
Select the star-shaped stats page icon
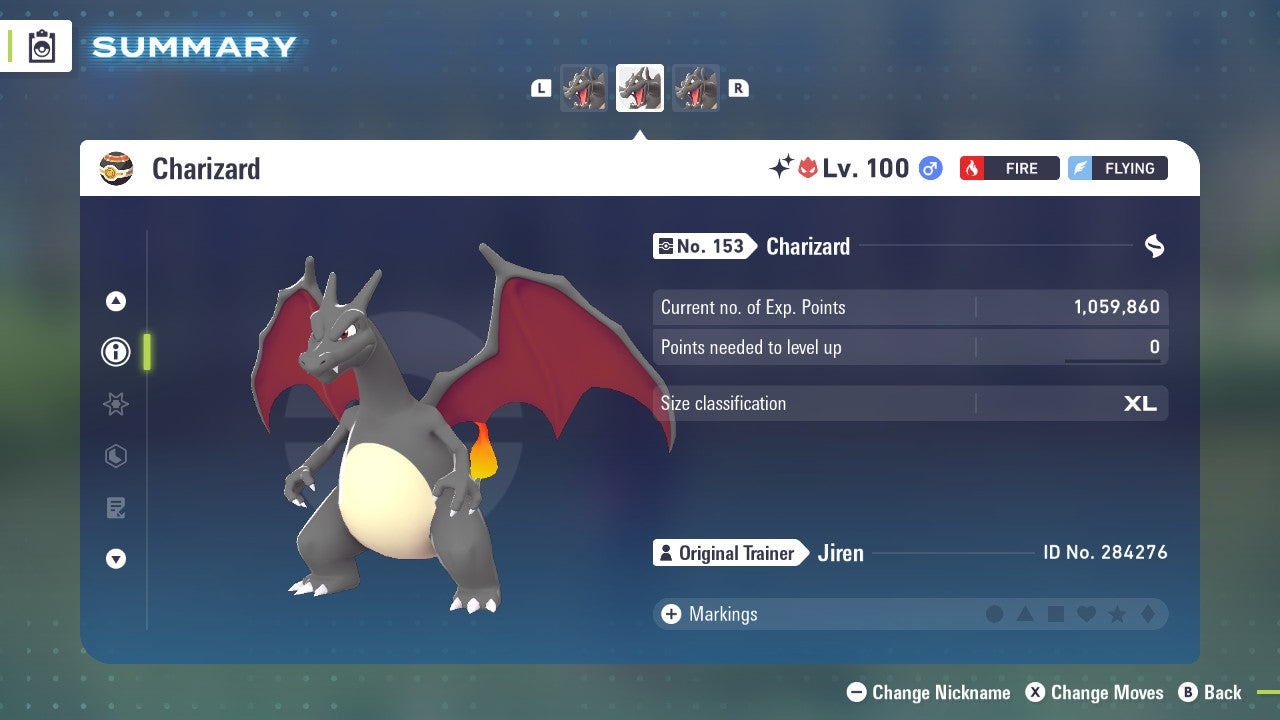(115, 404)
